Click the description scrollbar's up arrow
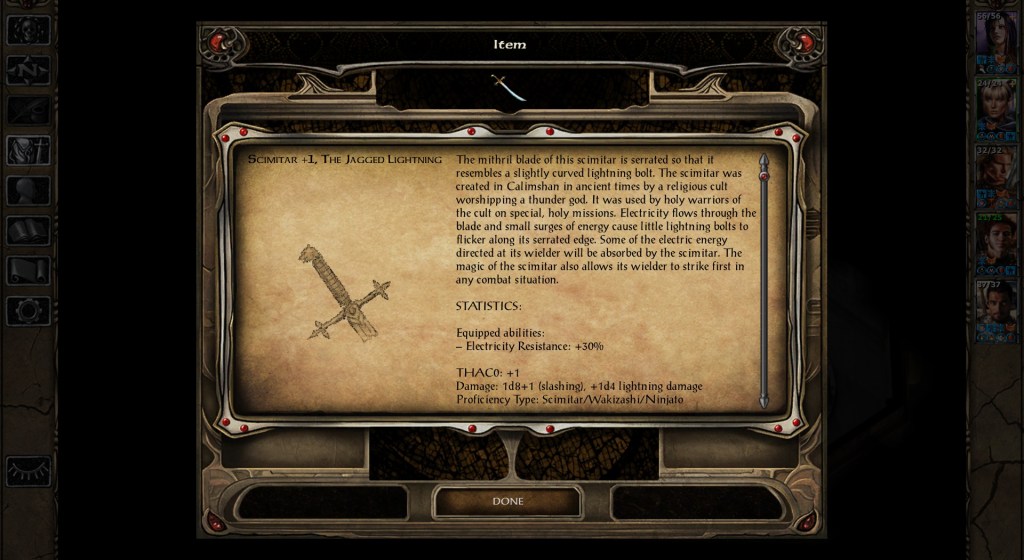1024x560 pixels. click(x=764, y=160)
